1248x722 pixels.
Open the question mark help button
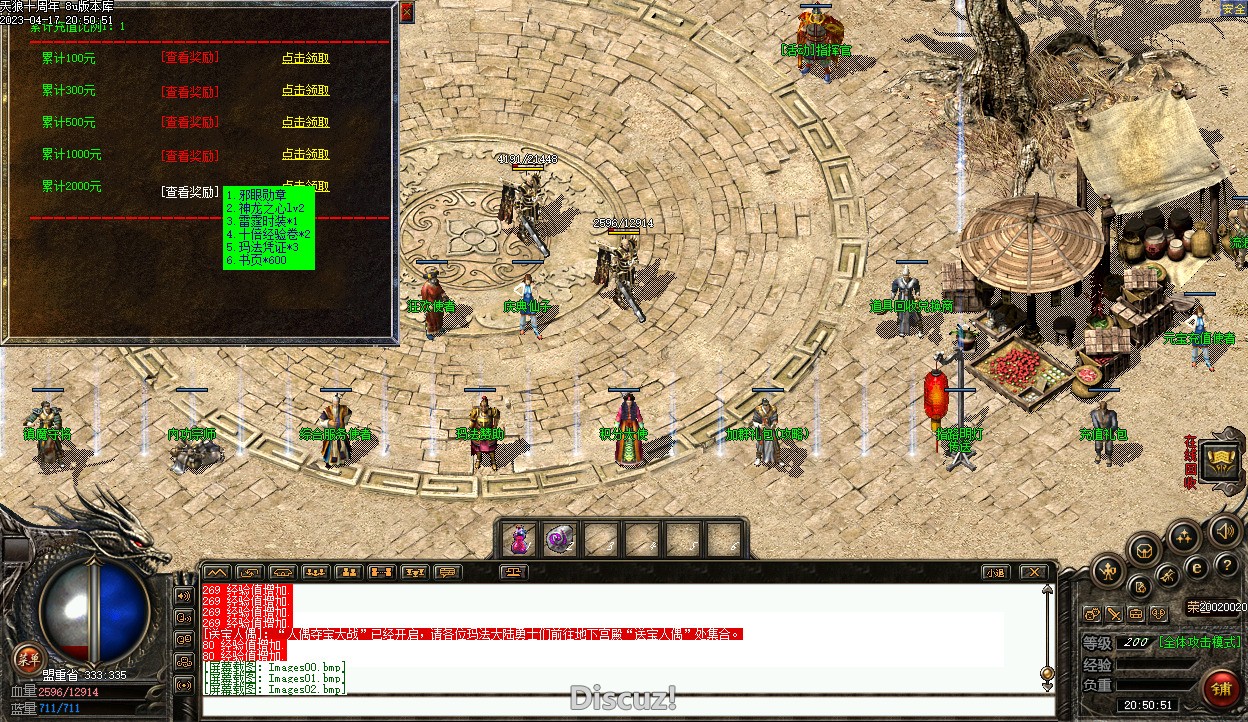pyautogui.click(x=1226, y=566)
